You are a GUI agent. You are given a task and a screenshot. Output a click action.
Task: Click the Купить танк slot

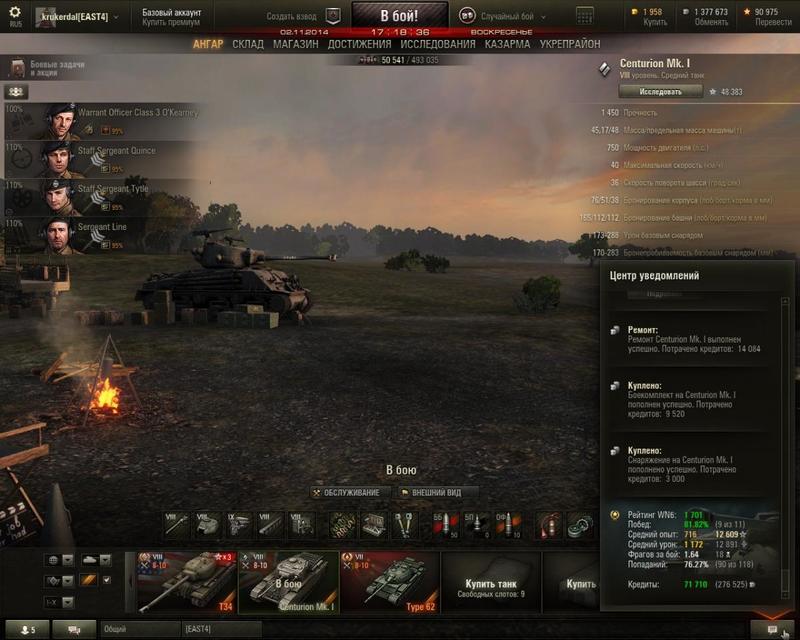click(493, 587)
